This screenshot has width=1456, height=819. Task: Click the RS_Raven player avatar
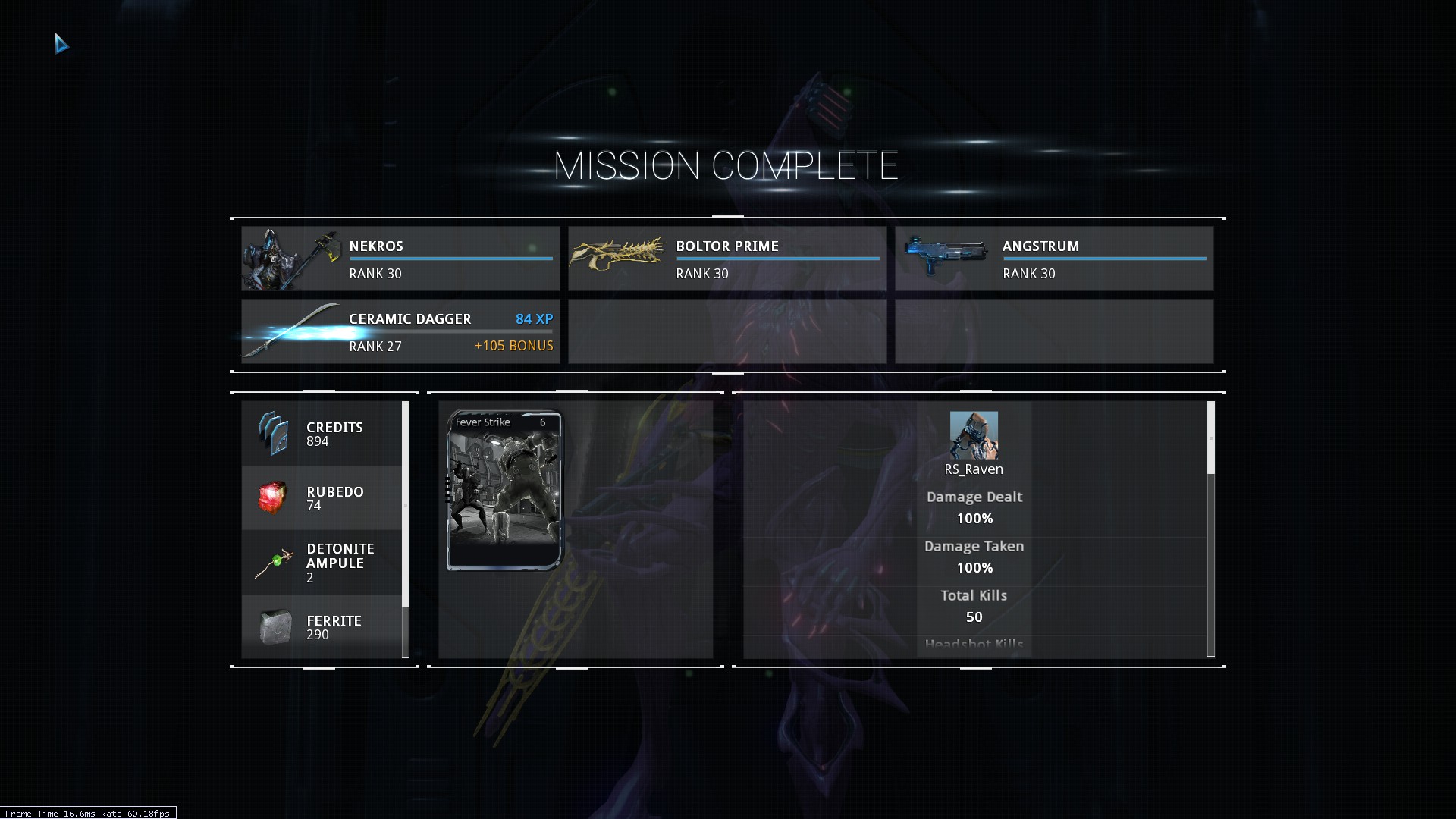coord(974,435)
